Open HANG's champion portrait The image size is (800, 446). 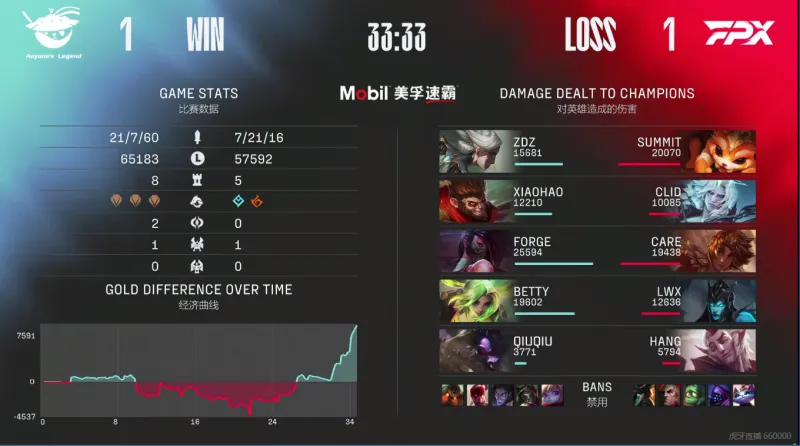pyautogui.click(x=720, y=351)
